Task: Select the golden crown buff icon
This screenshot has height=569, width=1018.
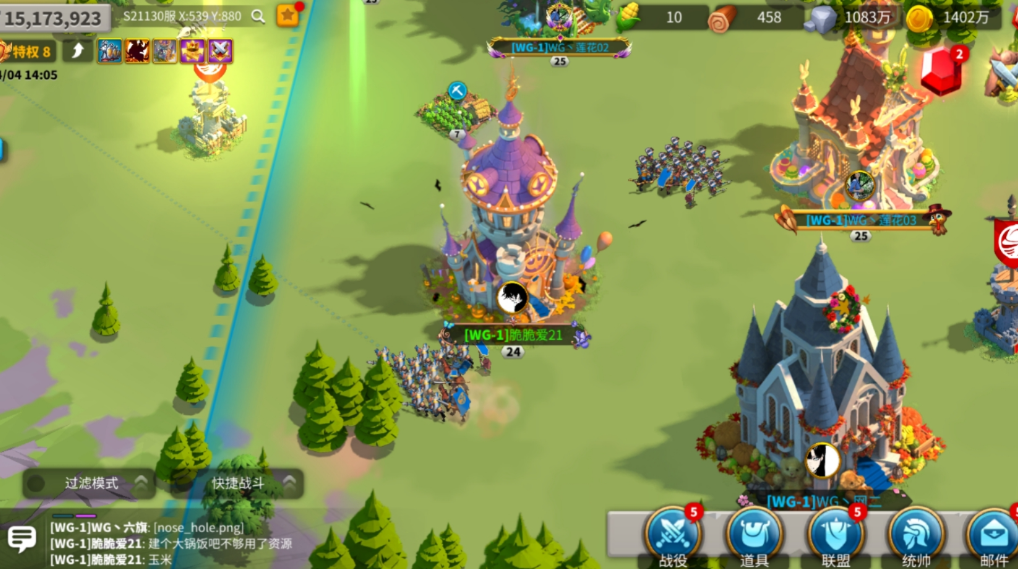Action: (x=192, y=51)
